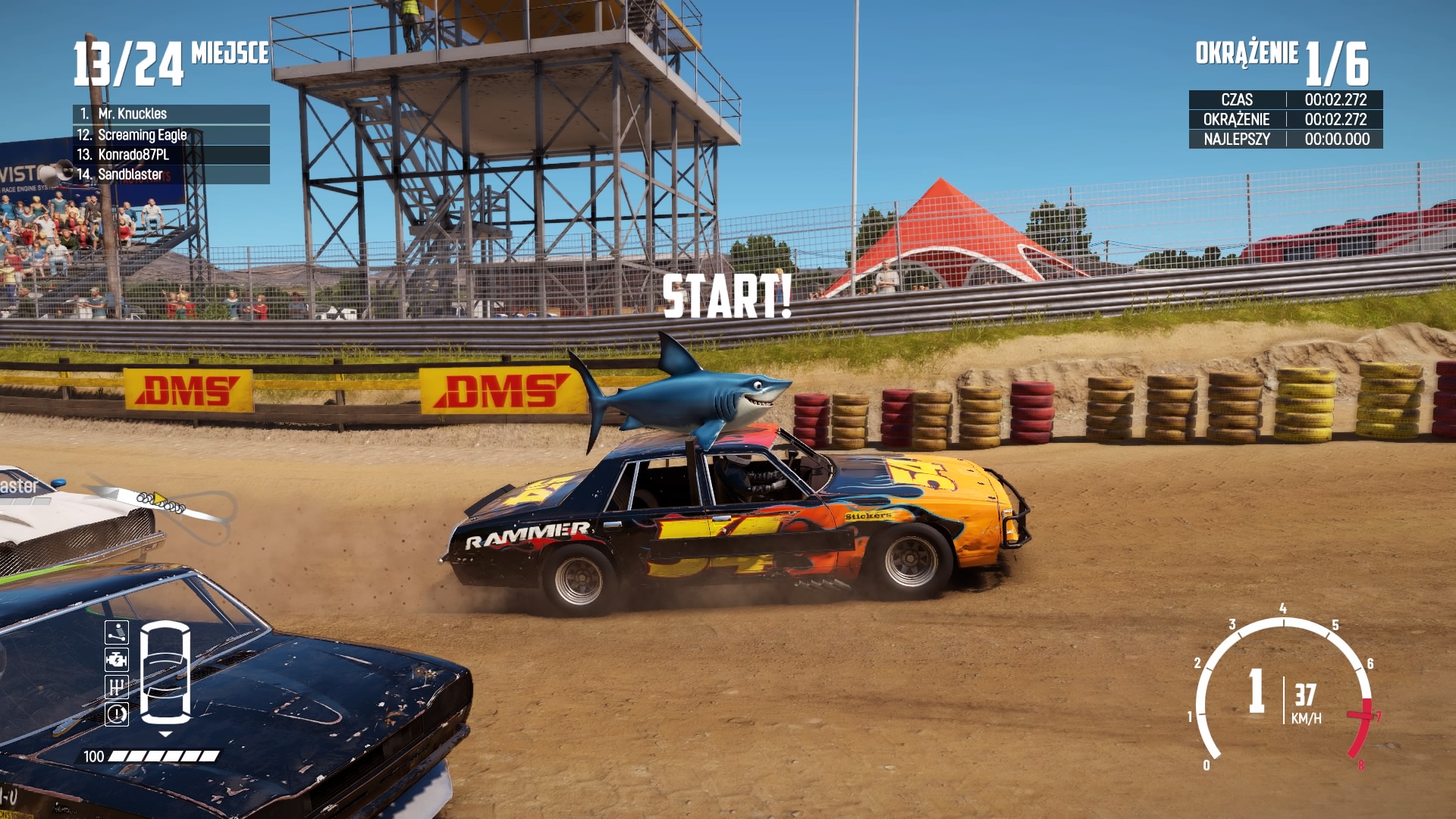
Task: Select Mr. Knuckles in the standings list
Action: 171,114
